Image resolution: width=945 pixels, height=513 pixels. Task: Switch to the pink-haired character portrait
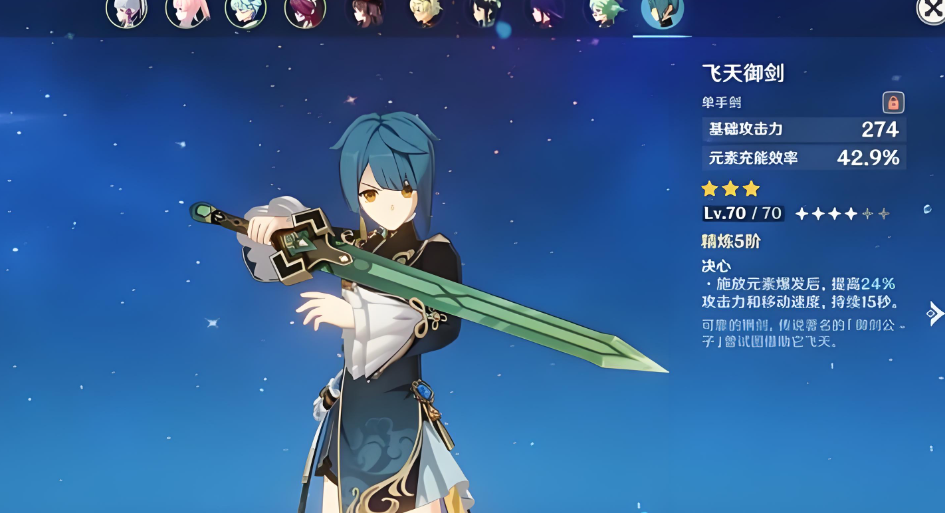coord(186,10)
